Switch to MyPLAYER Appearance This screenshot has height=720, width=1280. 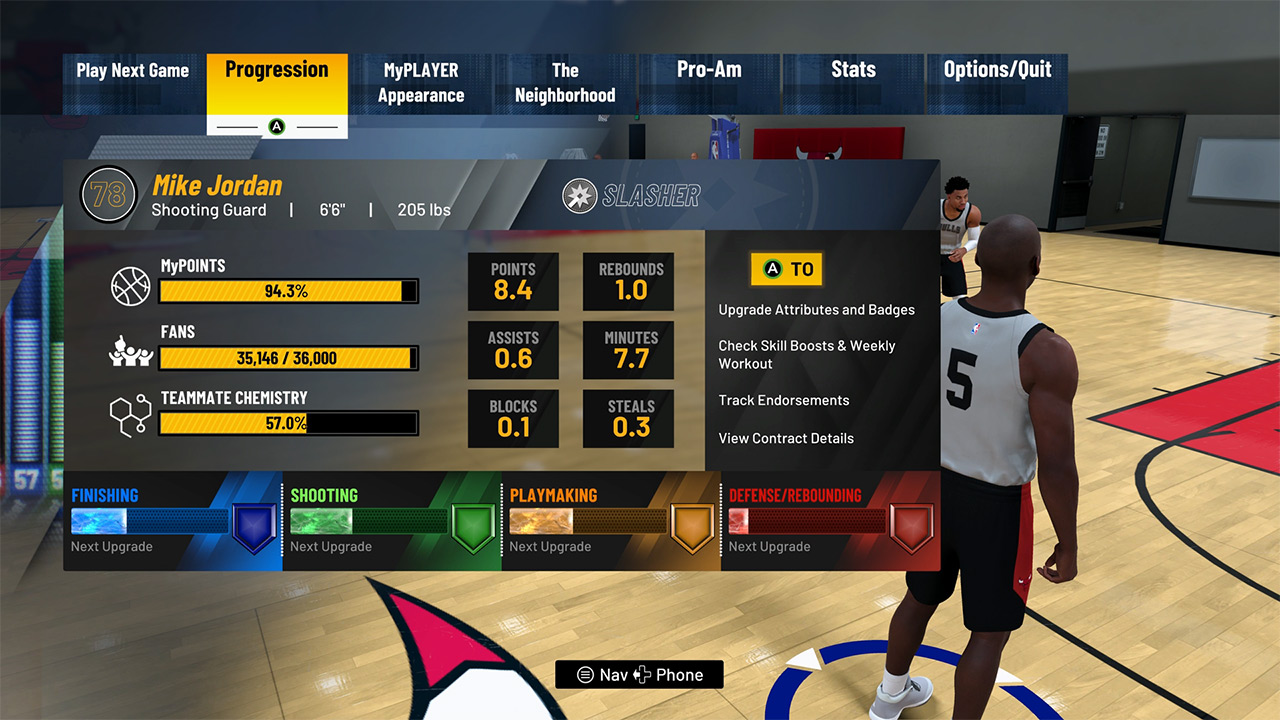tap(421, 83)
